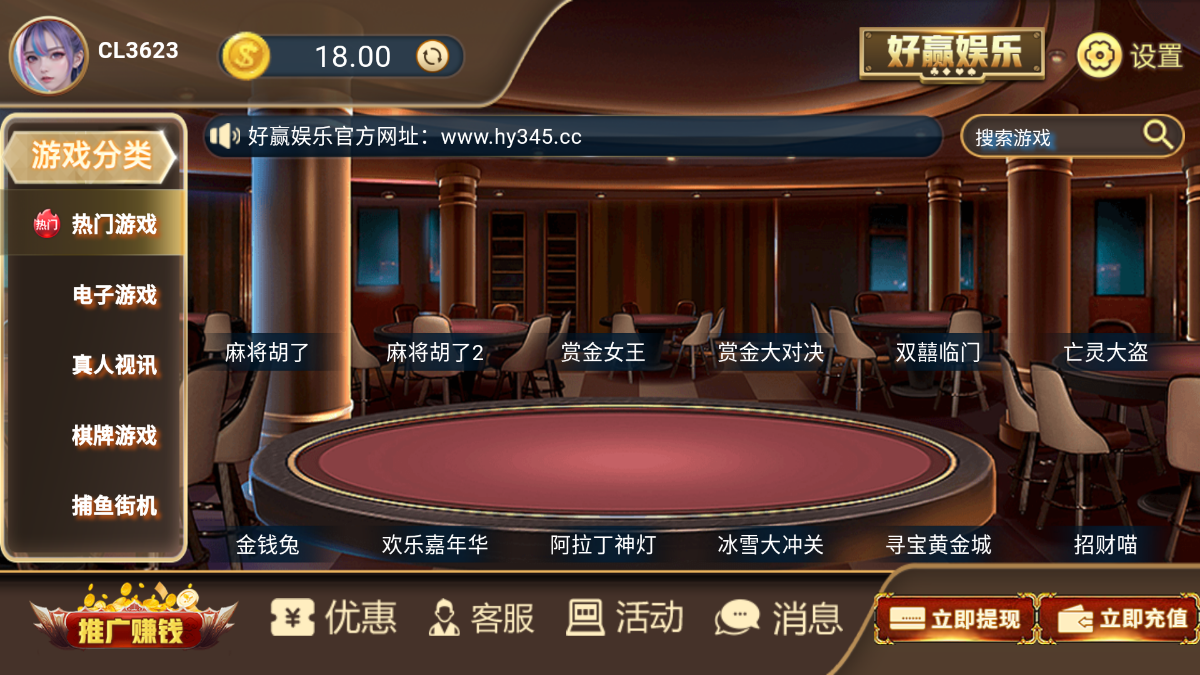This screenshot has height=675, width=1200.
Task: Switch to 电子游戏 category
Action: pyautogui.click(x=114, y=295)
